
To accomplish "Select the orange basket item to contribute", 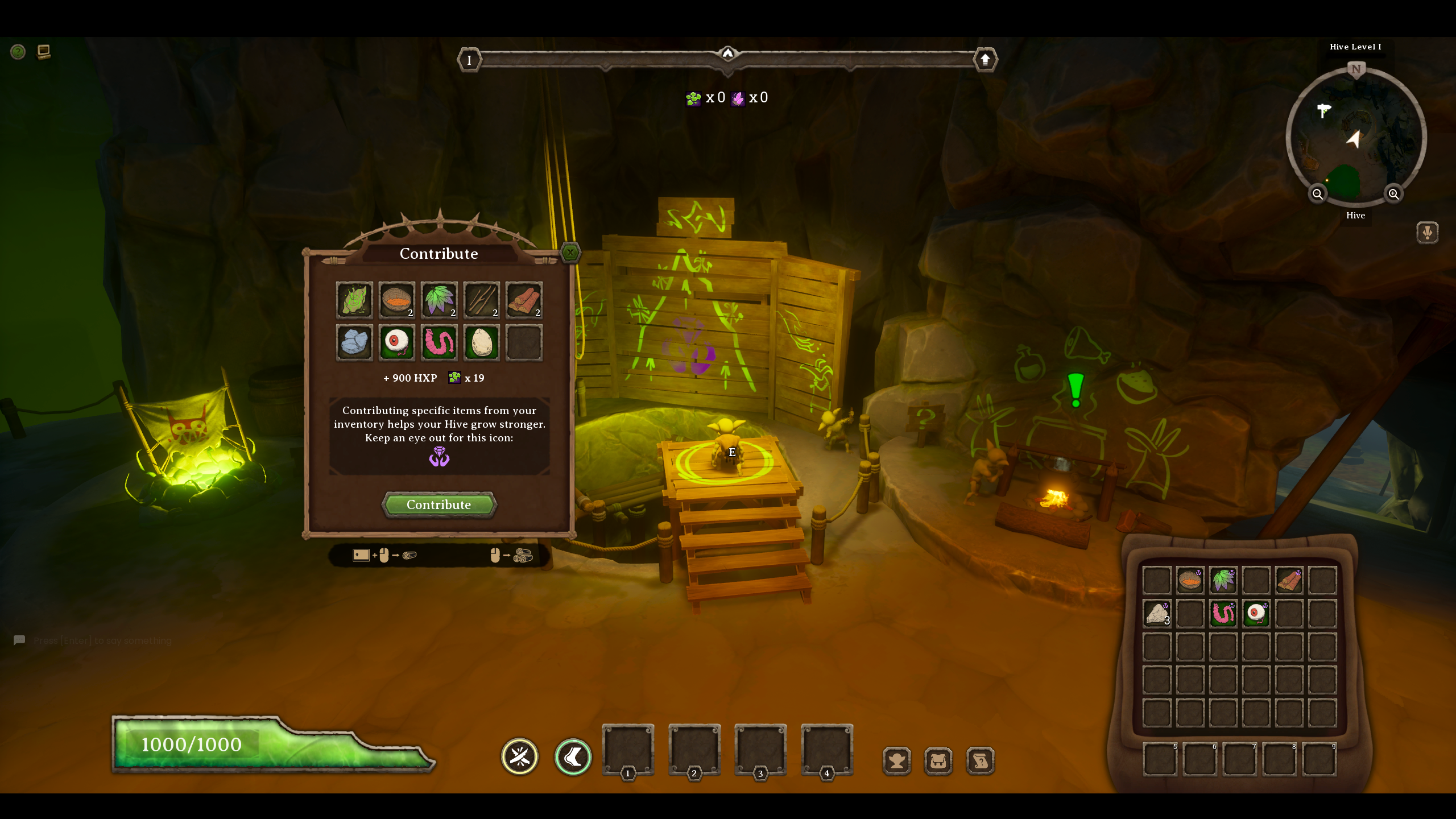I will click(x=397, y=300).
